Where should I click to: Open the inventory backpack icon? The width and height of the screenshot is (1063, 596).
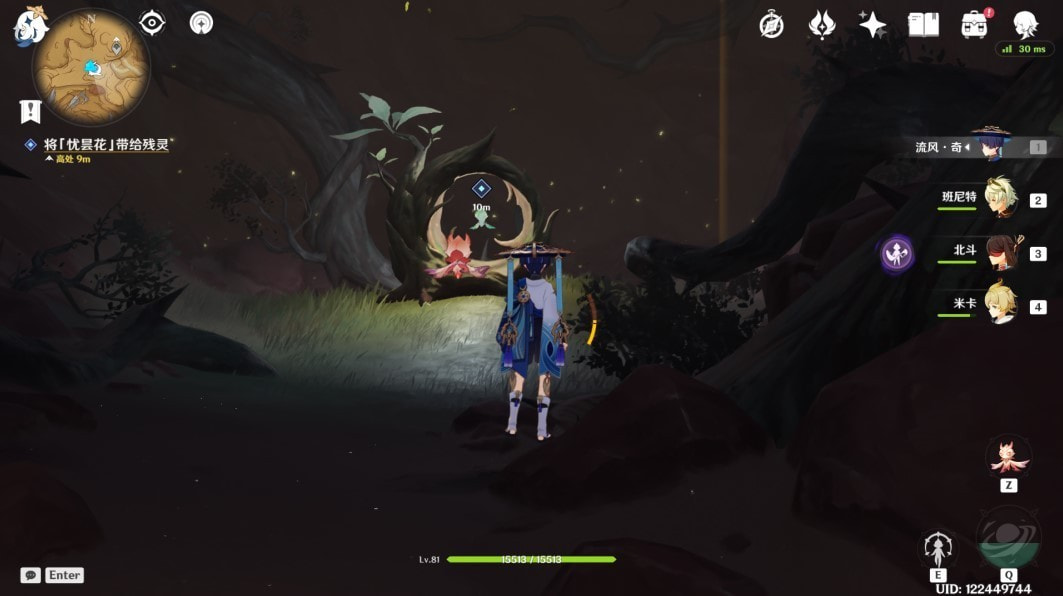click(x=974, y=25)
